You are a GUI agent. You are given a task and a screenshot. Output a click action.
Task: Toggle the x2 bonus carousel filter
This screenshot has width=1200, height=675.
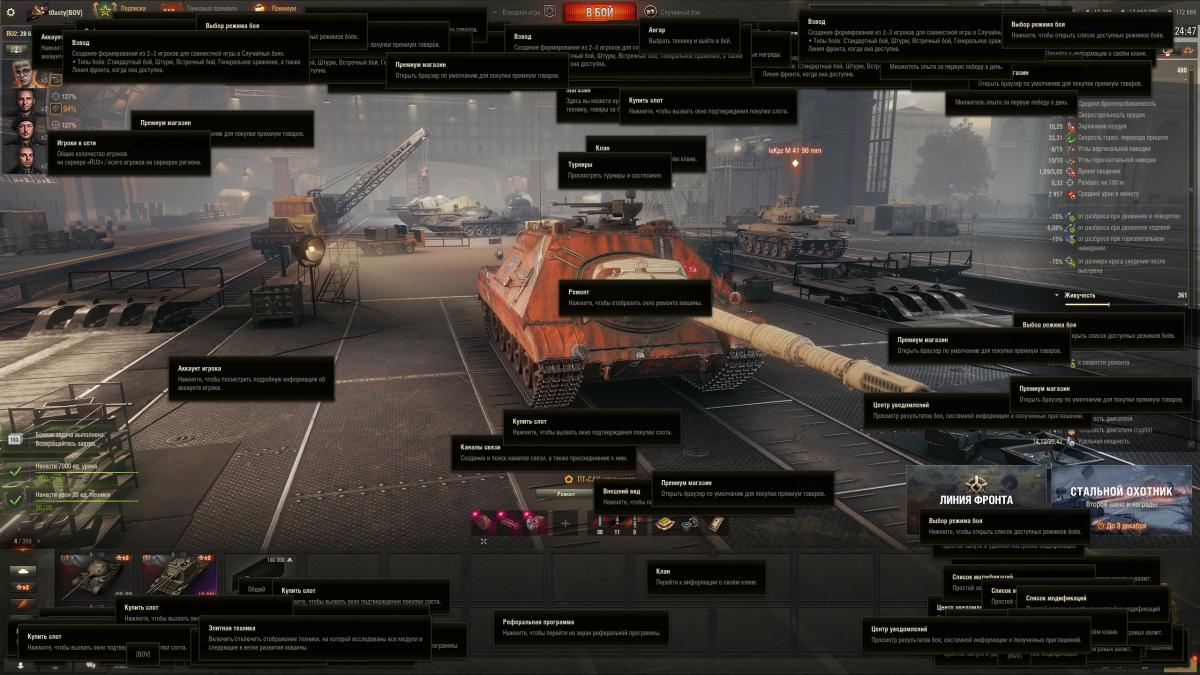click(x=22, y=587)
